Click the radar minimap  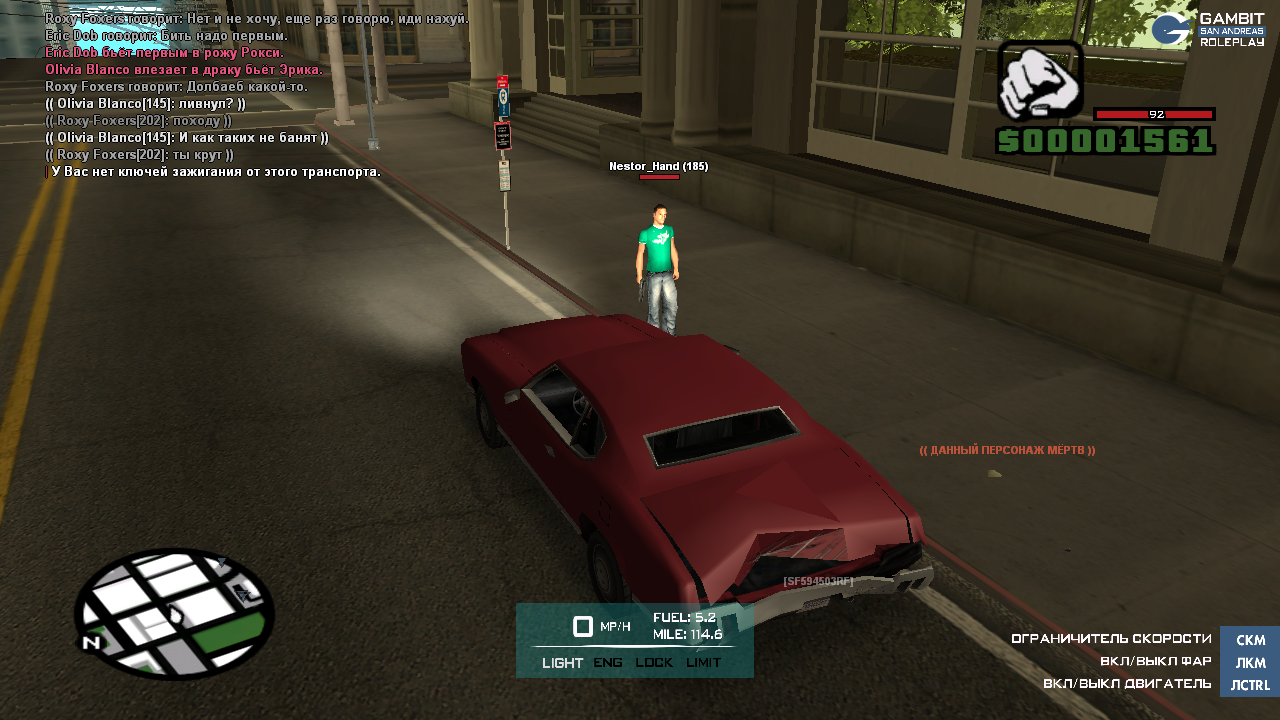pyautogui.click(x=174, y=613)
